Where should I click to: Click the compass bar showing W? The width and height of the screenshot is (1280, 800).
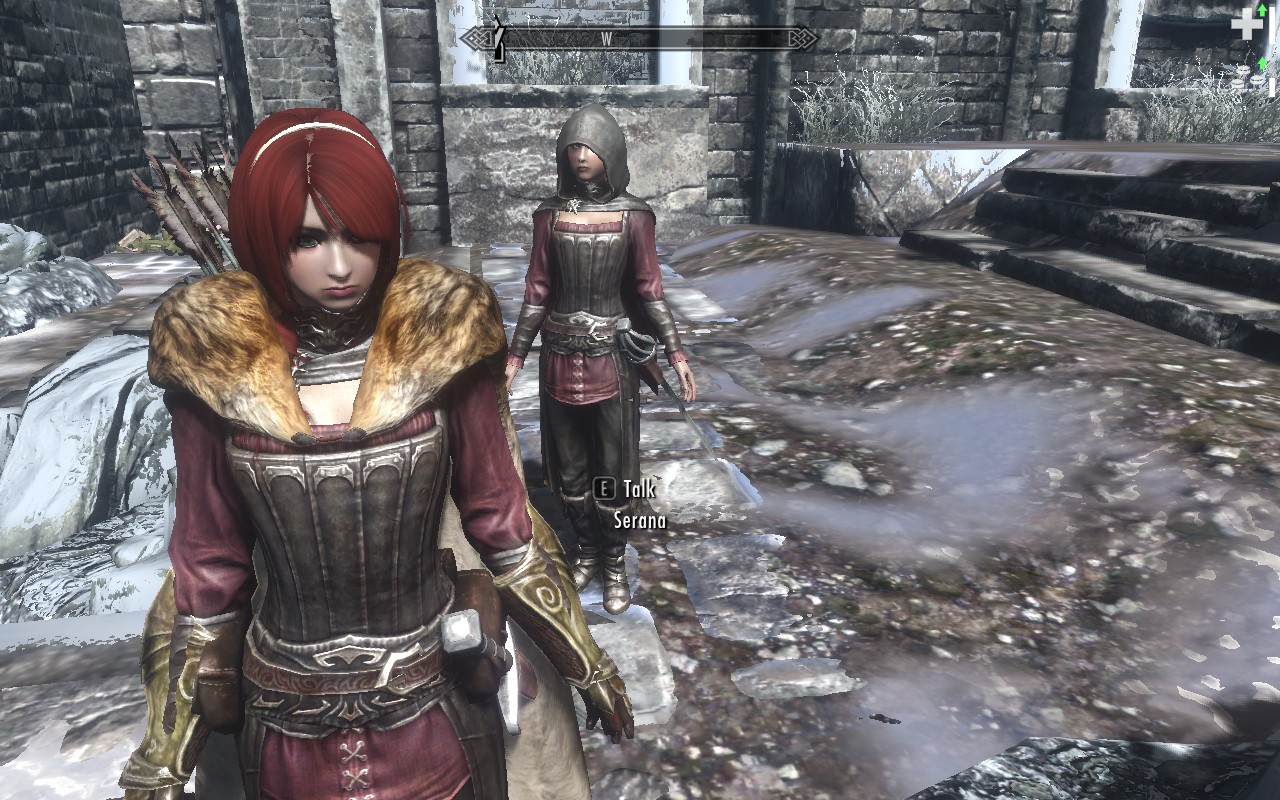(638, 39)
